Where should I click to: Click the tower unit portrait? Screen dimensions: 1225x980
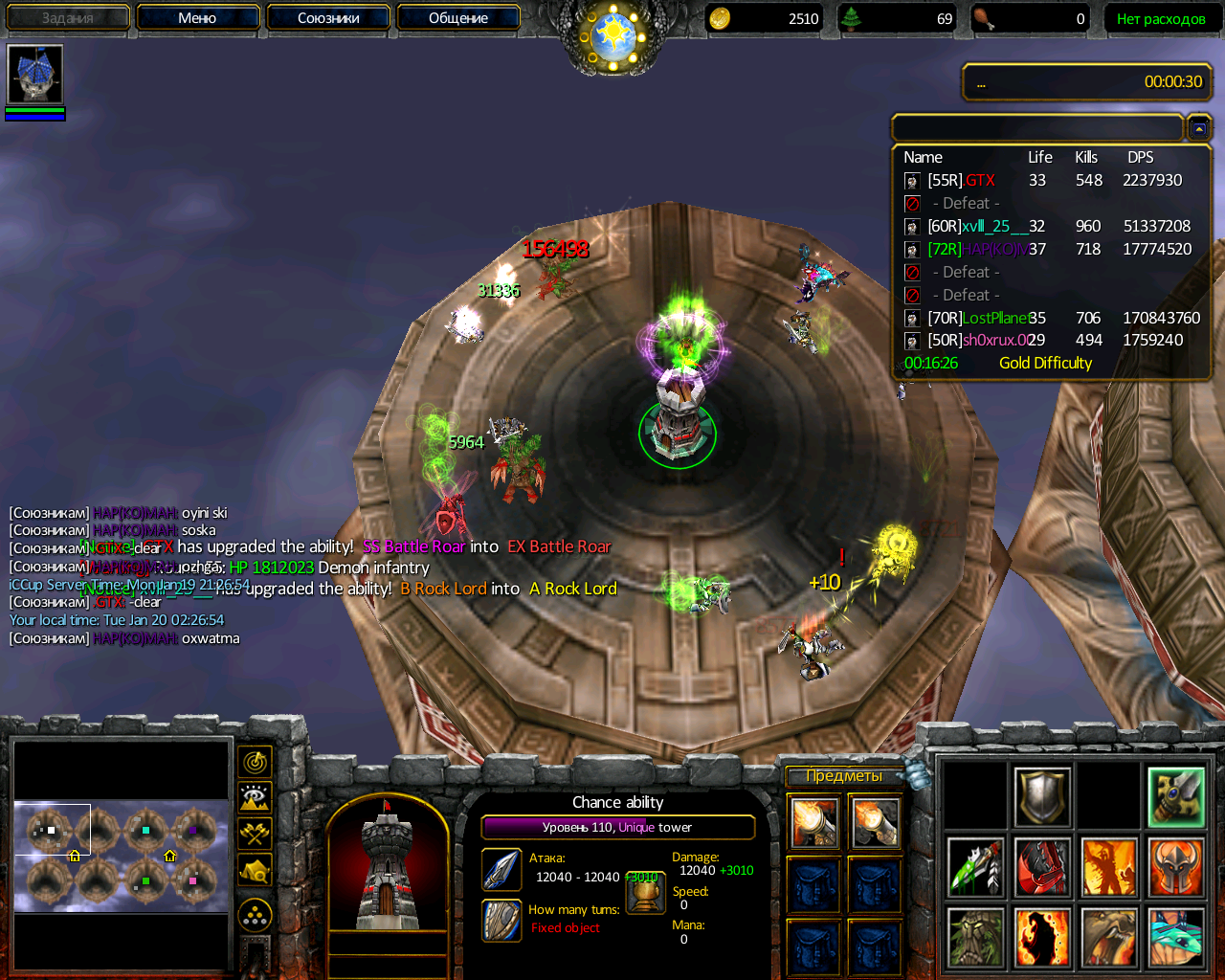[387, 863]
